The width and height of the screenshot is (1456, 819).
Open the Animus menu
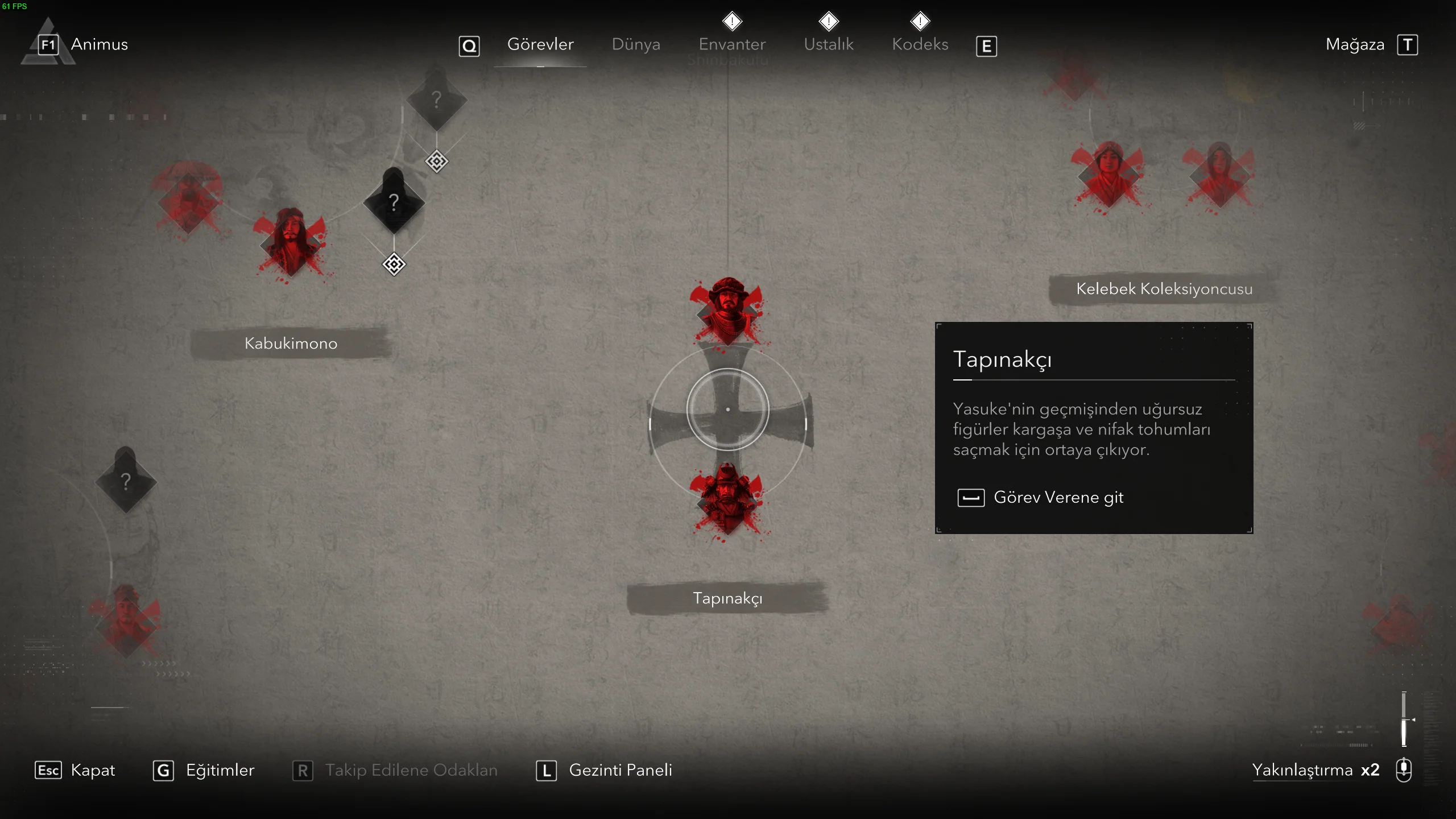pyautogui.click(x=99, y=44)
